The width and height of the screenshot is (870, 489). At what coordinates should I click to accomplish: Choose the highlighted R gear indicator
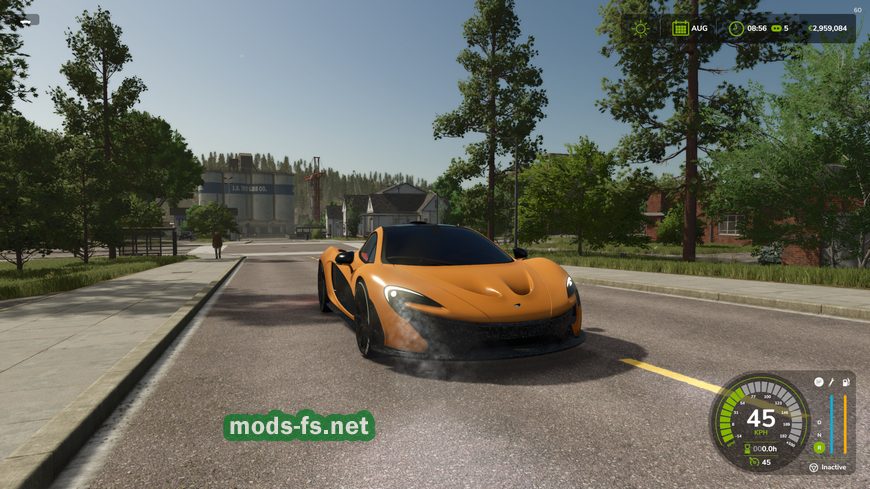[x=819, y=447]
